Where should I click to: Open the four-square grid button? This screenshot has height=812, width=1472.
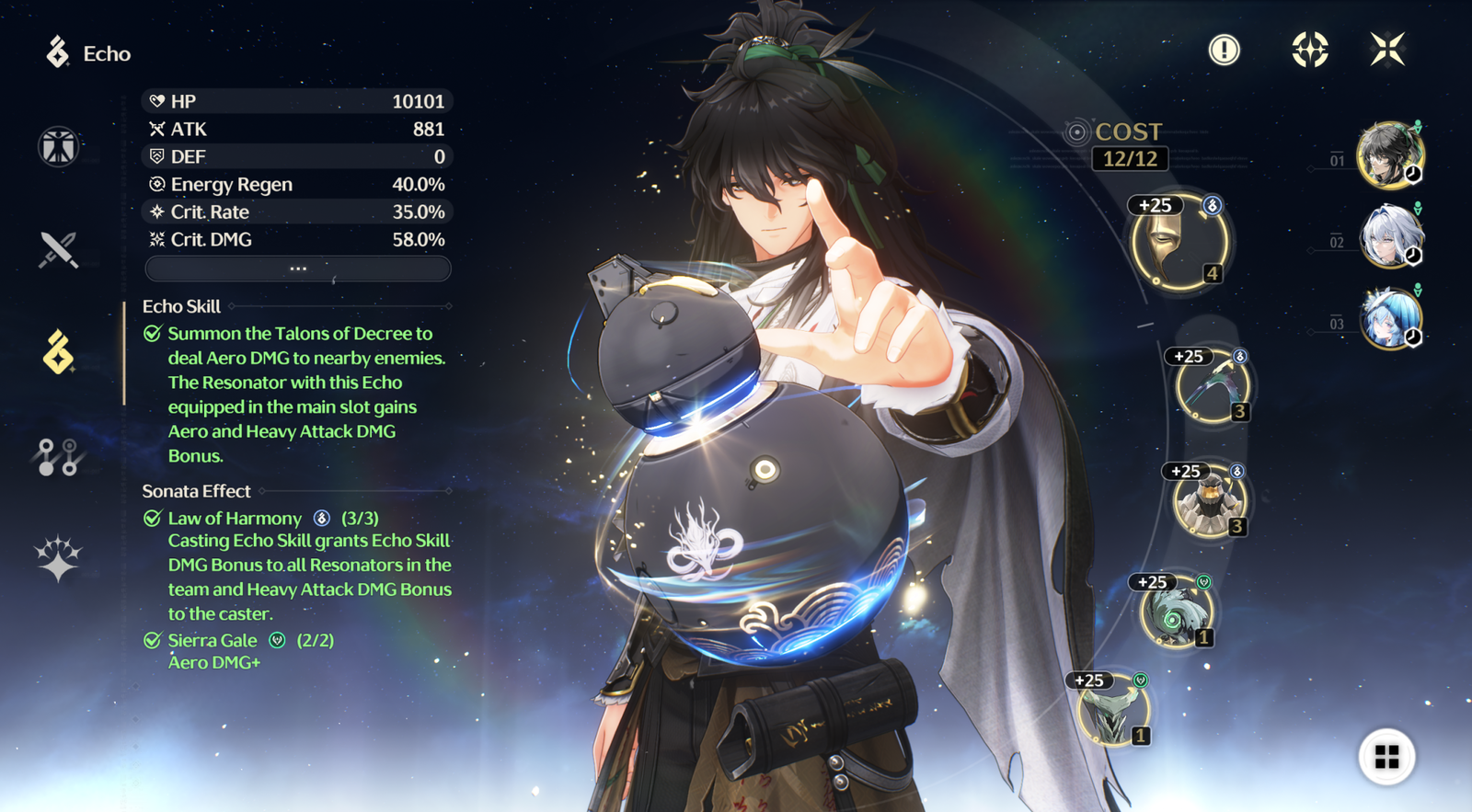click(1386, 757)
